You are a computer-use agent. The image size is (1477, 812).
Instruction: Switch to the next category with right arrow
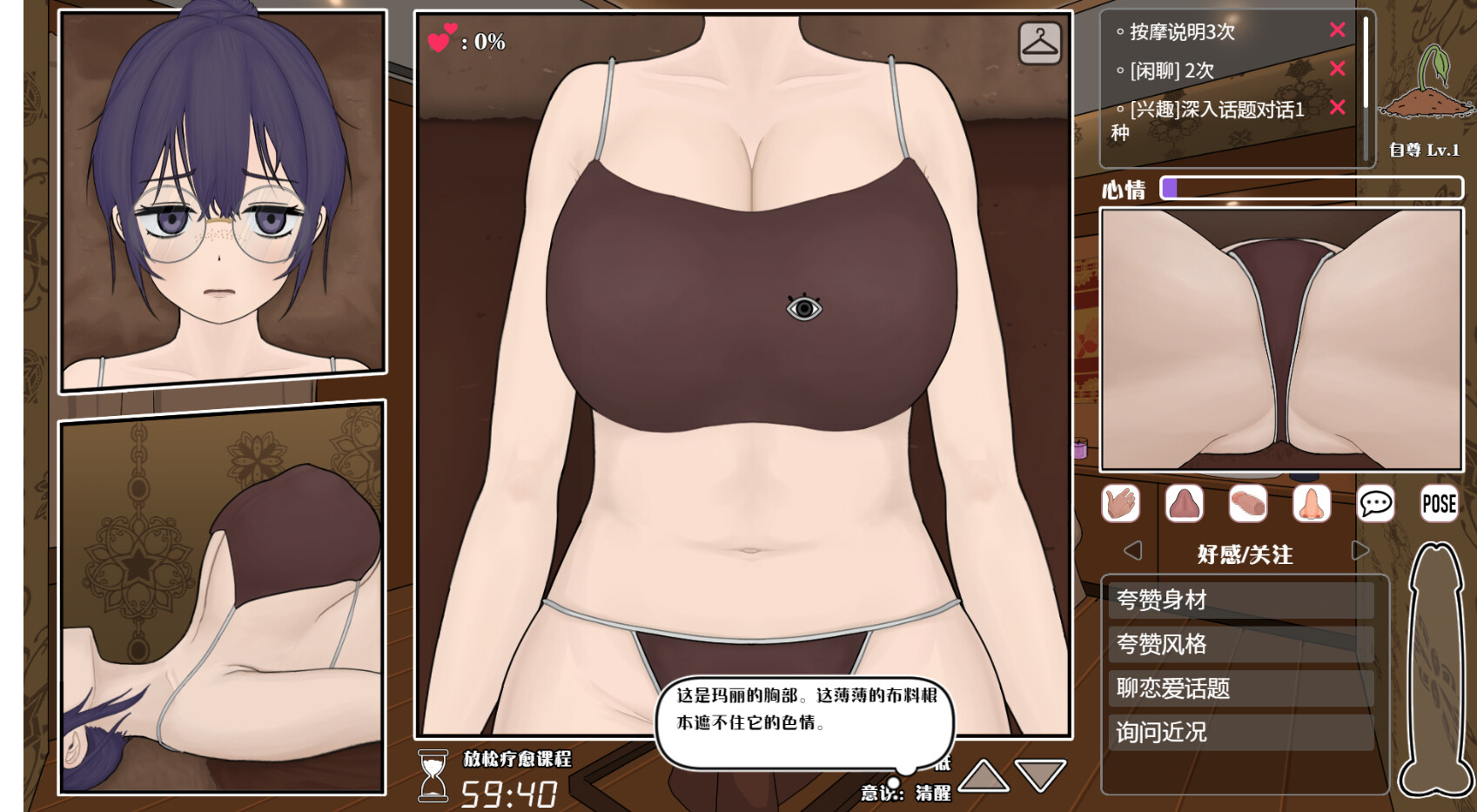(1360, 551)
